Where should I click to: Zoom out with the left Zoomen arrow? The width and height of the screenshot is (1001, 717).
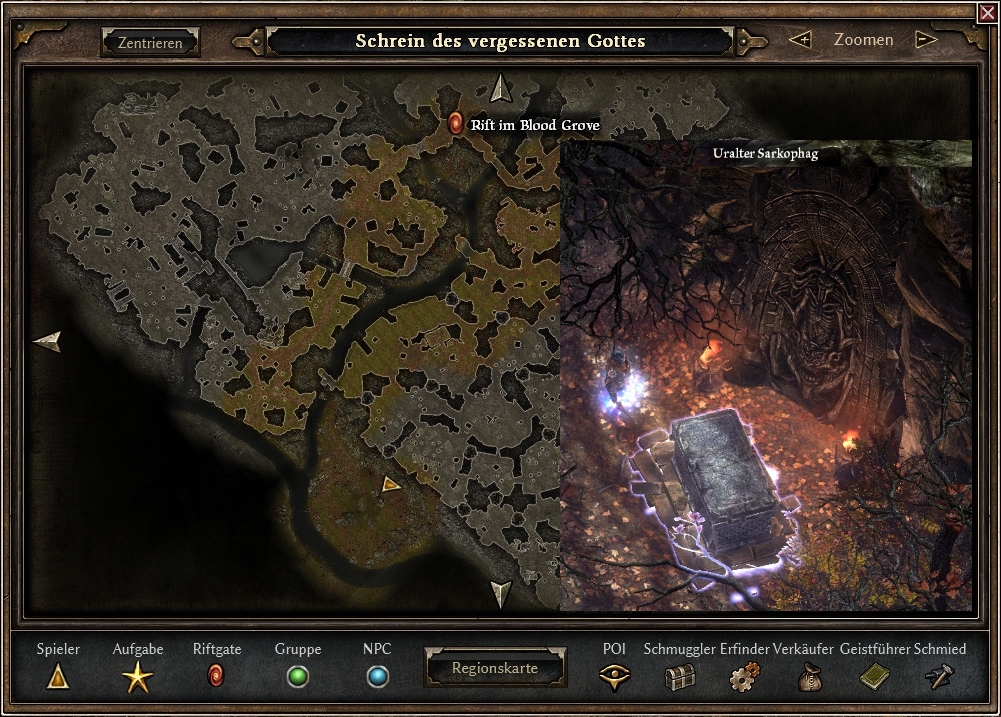coord(800,40)
